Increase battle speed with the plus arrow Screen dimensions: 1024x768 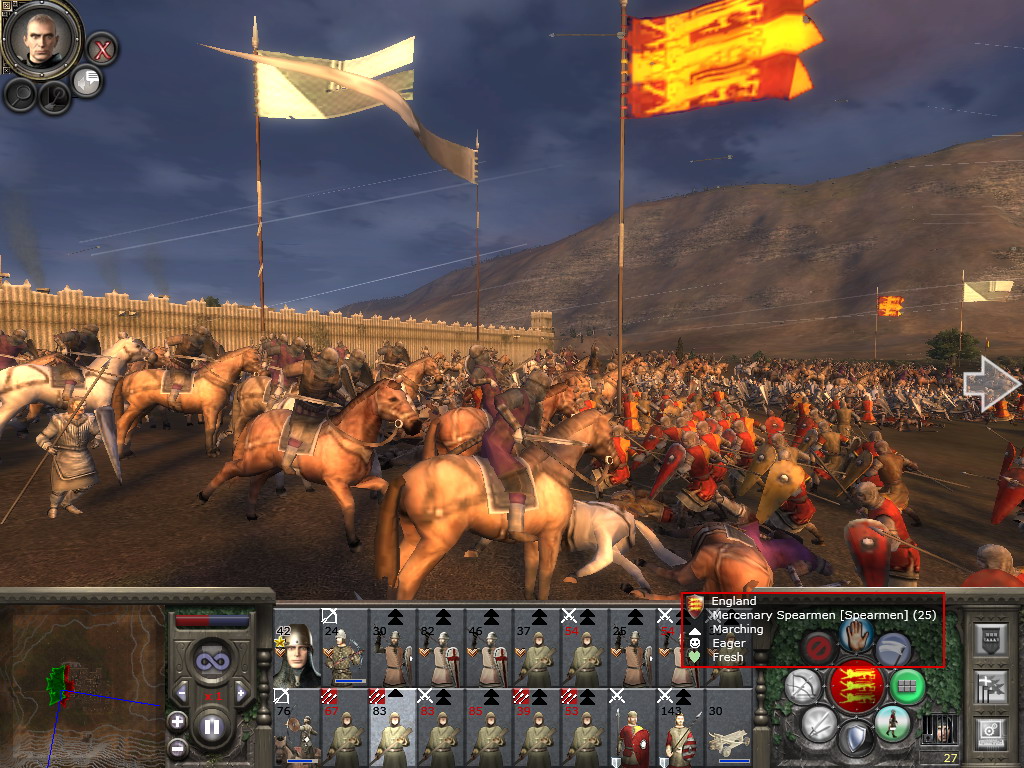click(x=240, y=692)
